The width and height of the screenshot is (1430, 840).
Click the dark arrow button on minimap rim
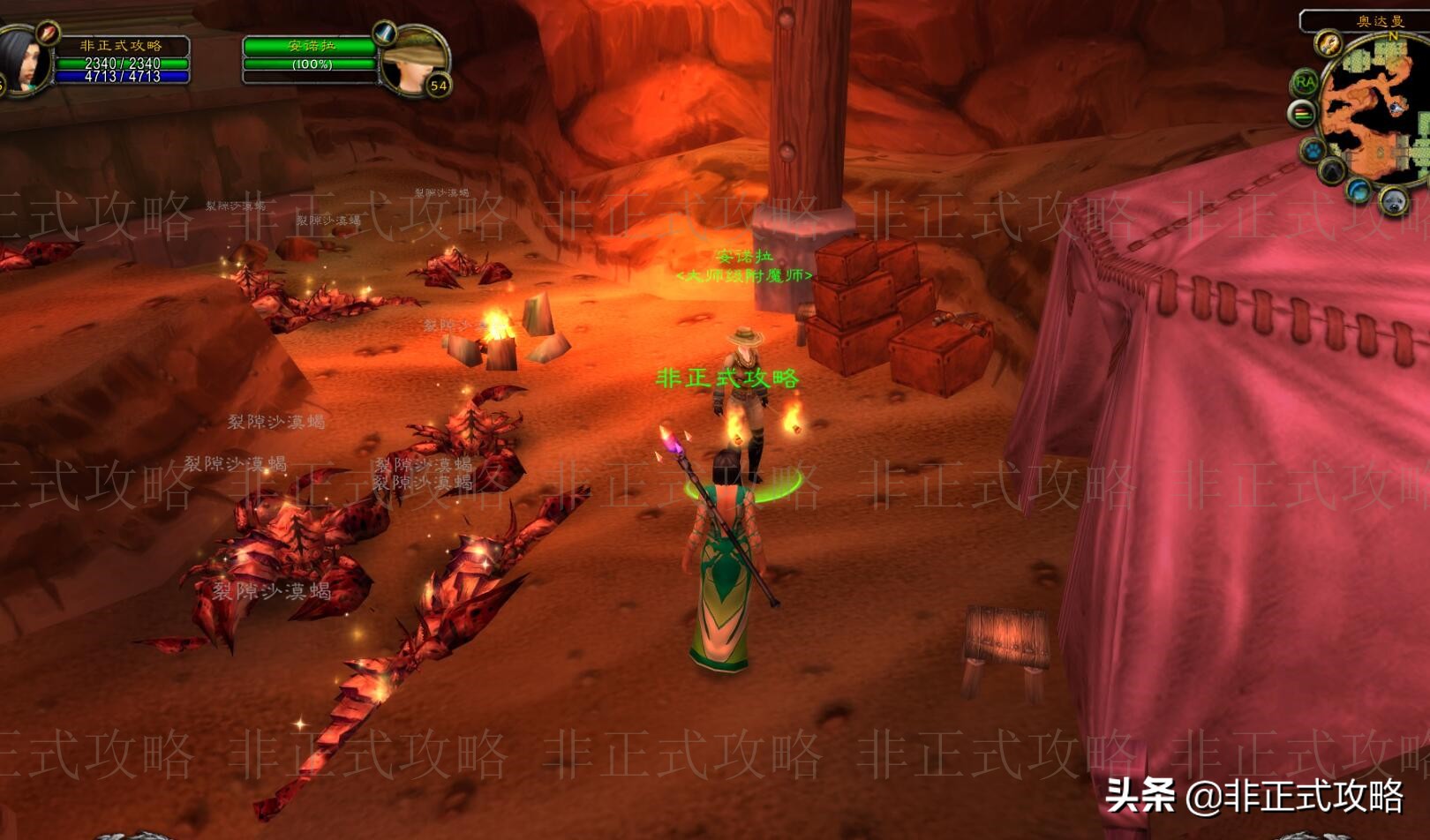1331,170
